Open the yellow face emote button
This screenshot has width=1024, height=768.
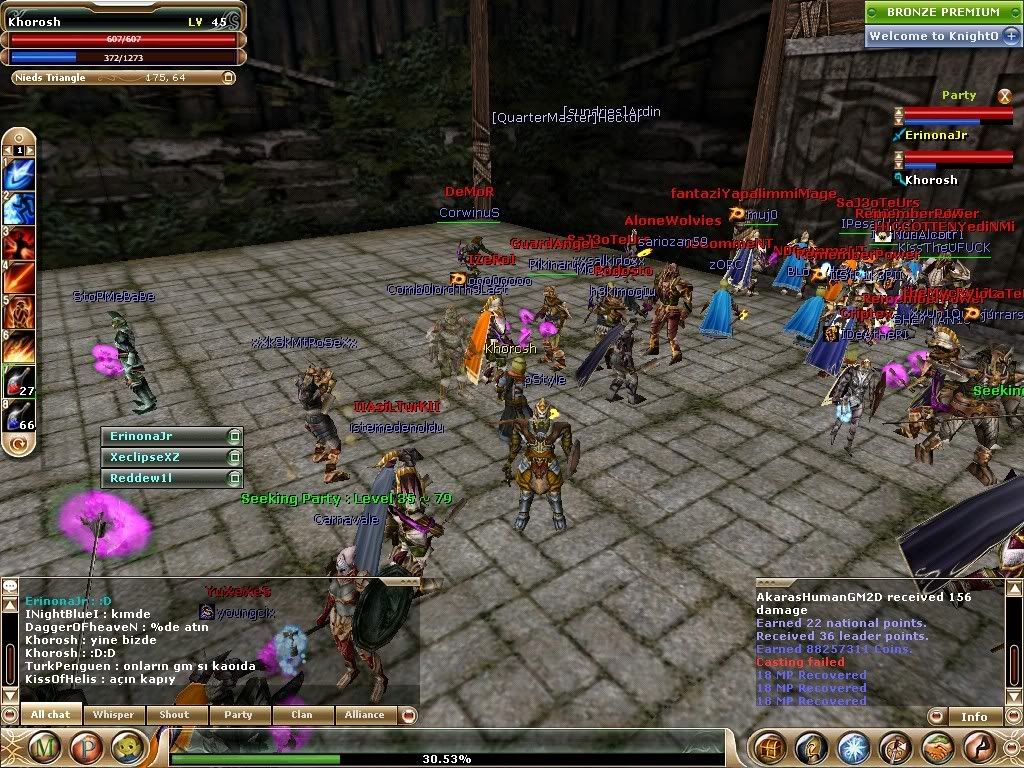pos(126,746)
